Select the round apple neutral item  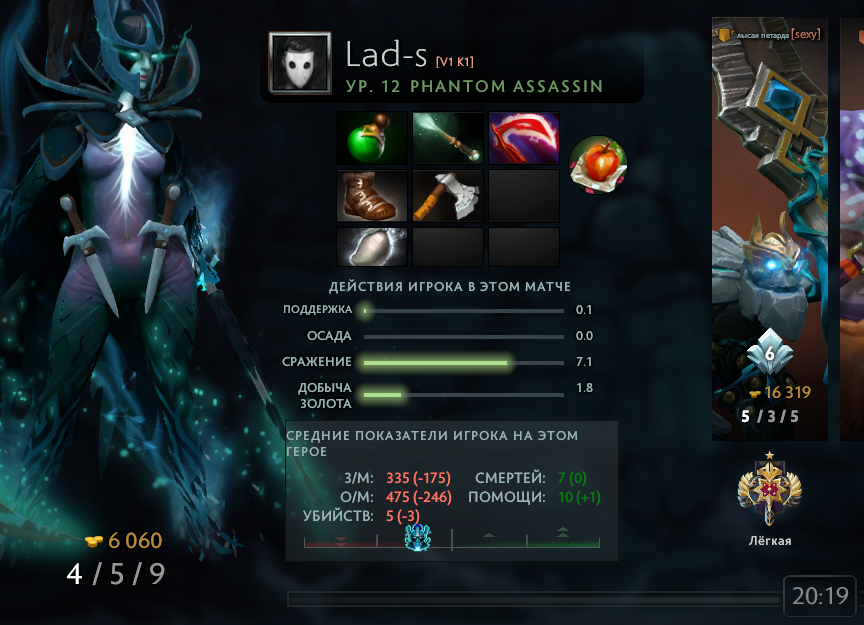pos(598,164)
